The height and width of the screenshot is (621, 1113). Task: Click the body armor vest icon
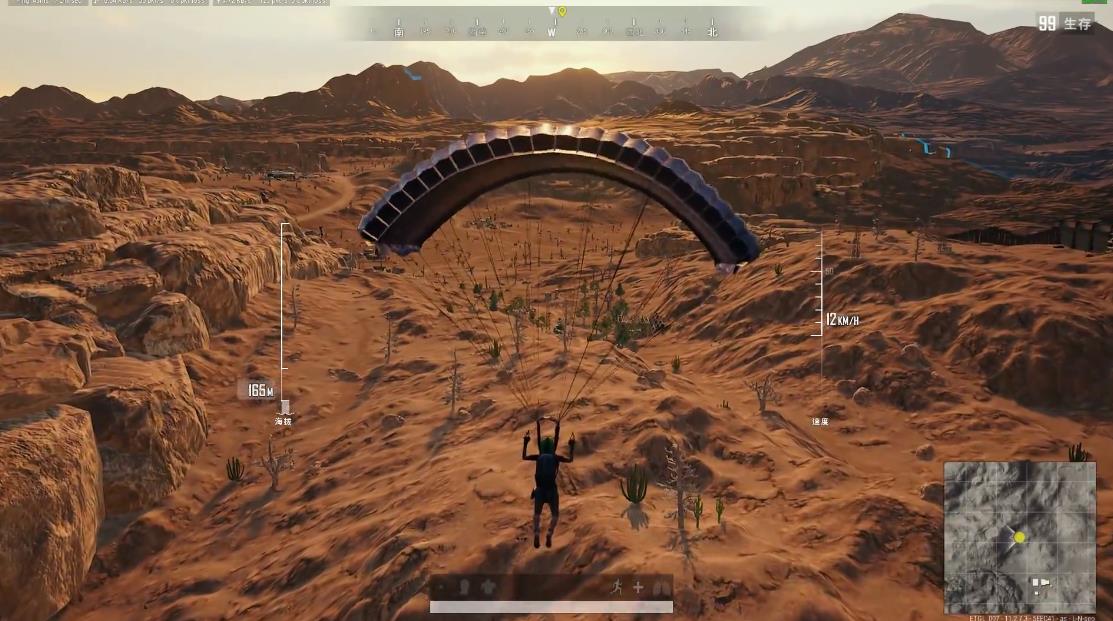[x=488, y=587]
